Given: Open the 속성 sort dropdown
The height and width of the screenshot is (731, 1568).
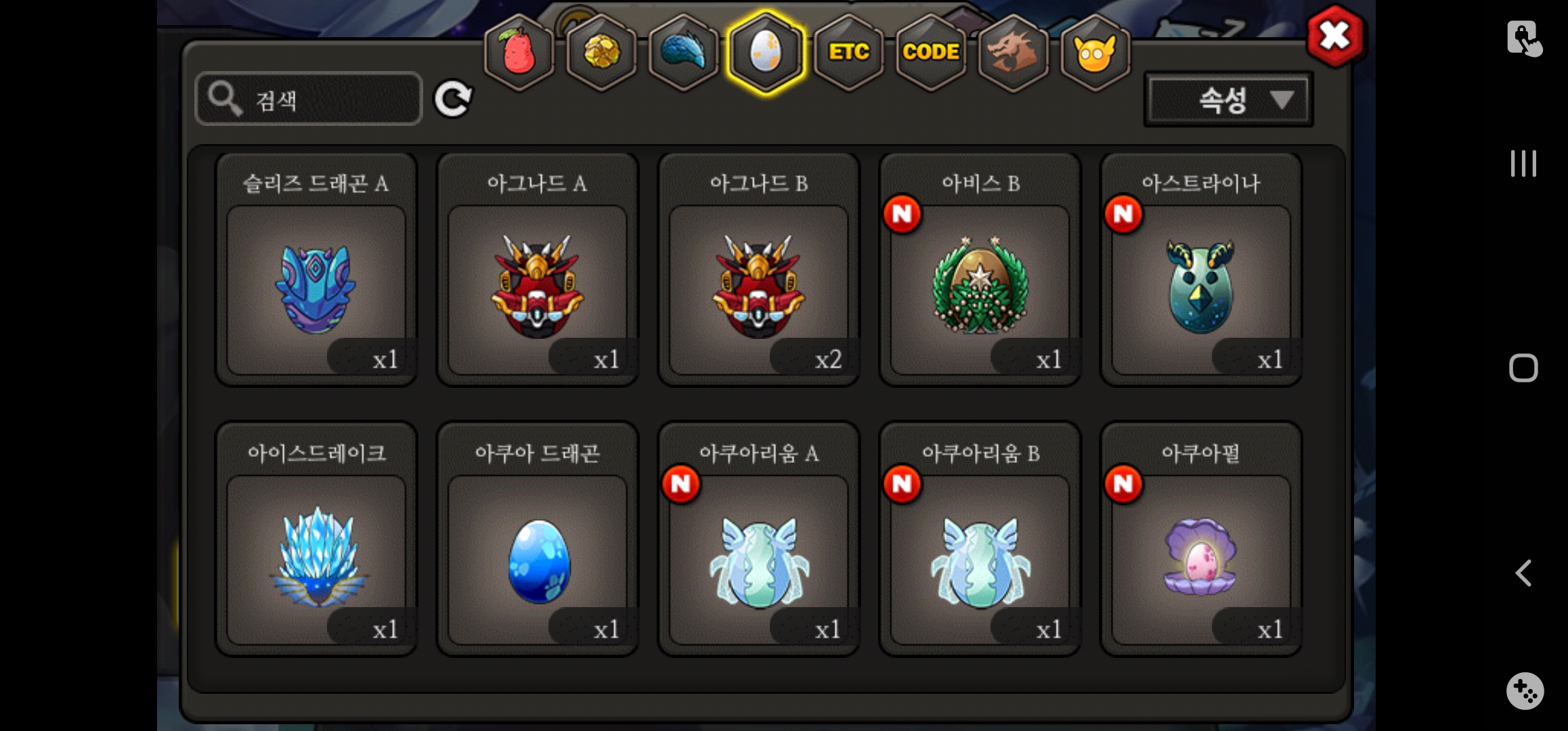Looking at the screenshot, I should pyautogui.click(x=1228, y=100).
